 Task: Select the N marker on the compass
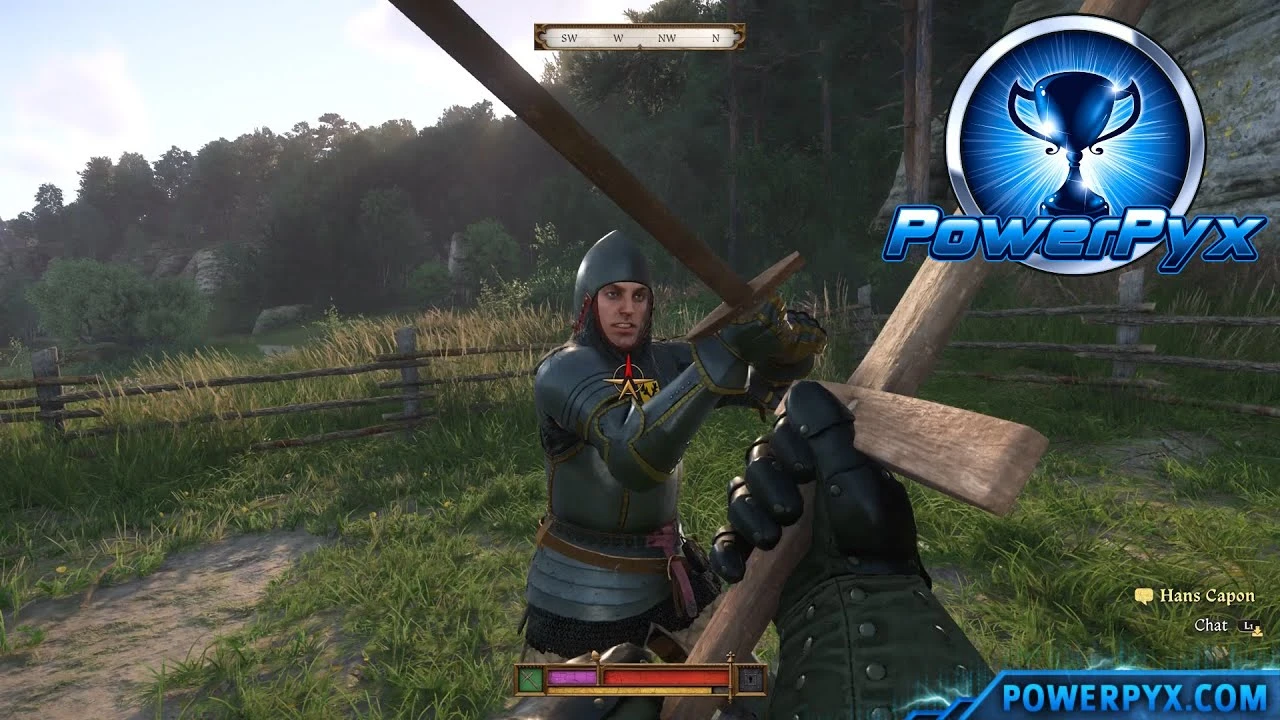click(714, 37)
